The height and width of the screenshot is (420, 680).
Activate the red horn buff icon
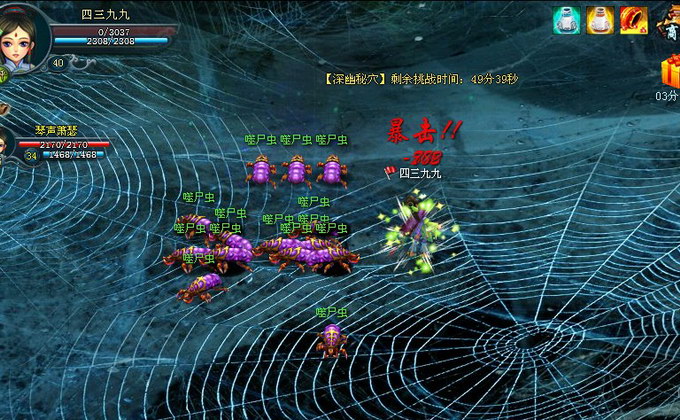coord(633,20)
